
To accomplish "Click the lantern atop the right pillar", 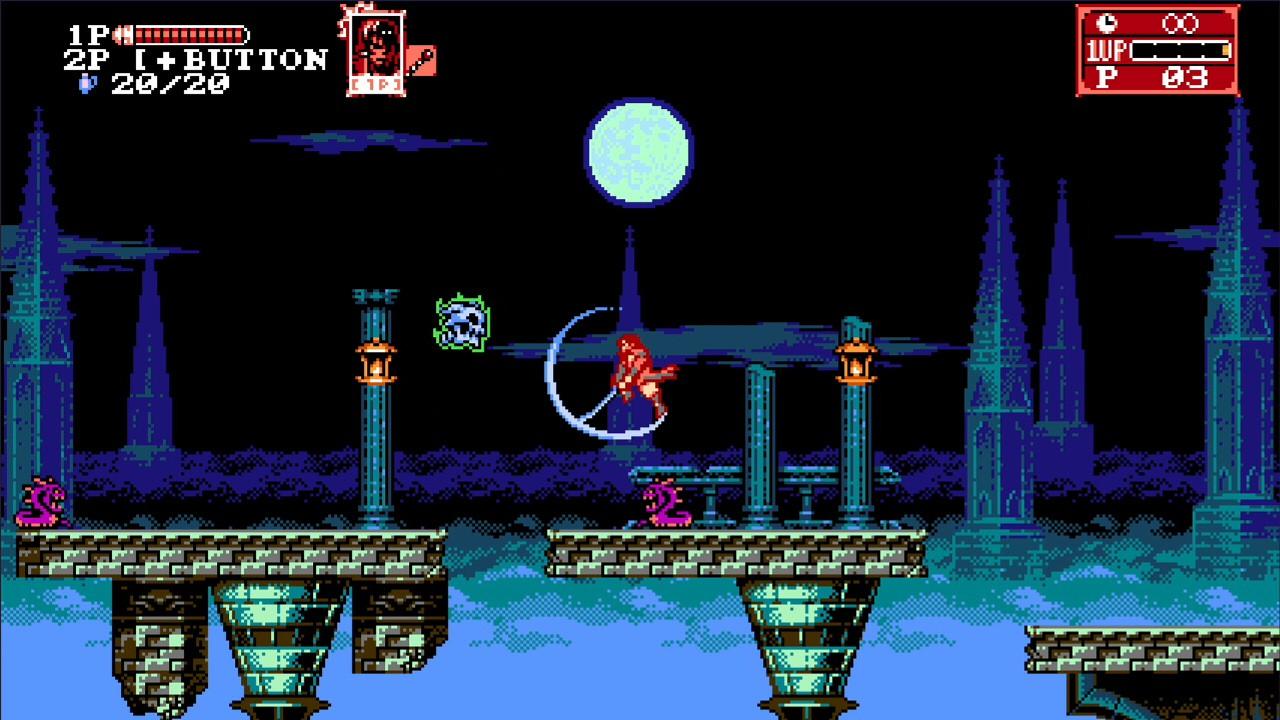I will (x=855, y=361).
